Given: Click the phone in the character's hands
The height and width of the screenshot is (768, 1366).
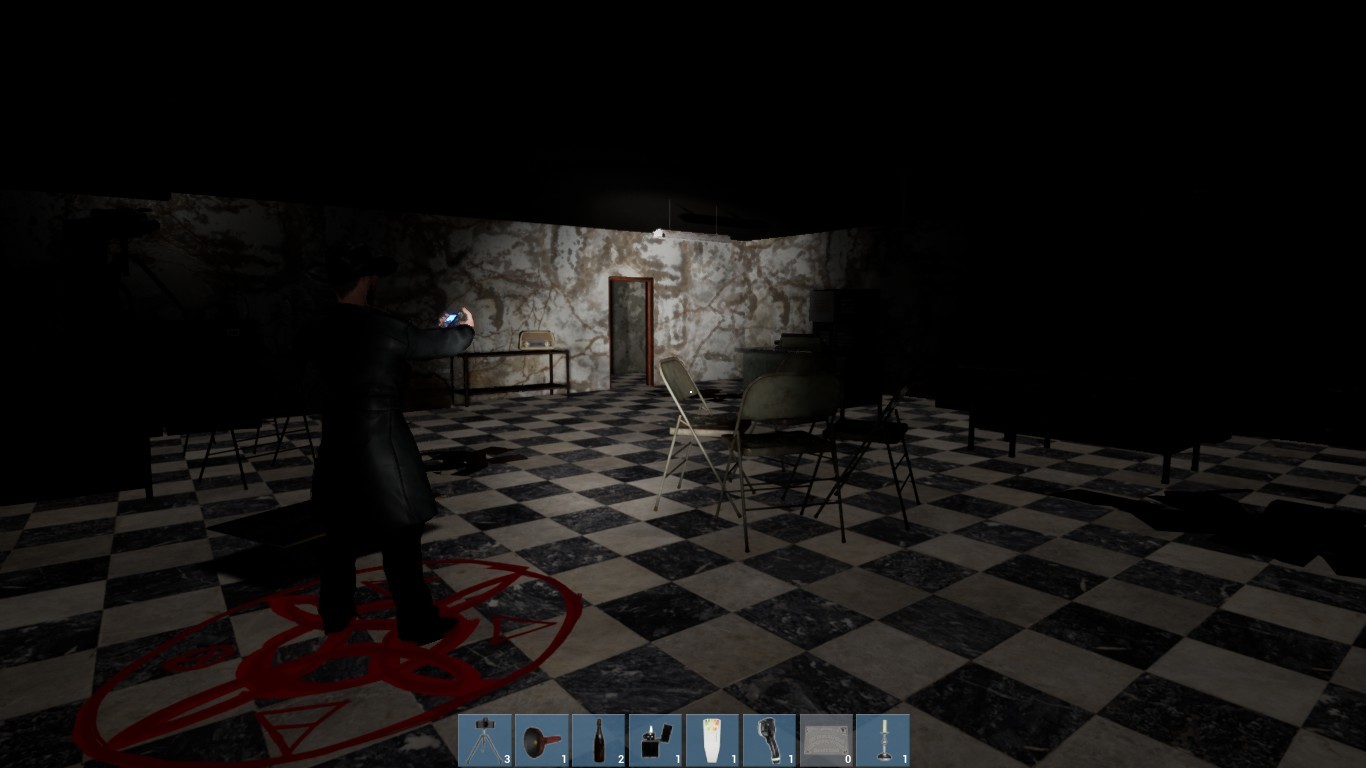Looking at the screenshot, I should tap(452, 319).
